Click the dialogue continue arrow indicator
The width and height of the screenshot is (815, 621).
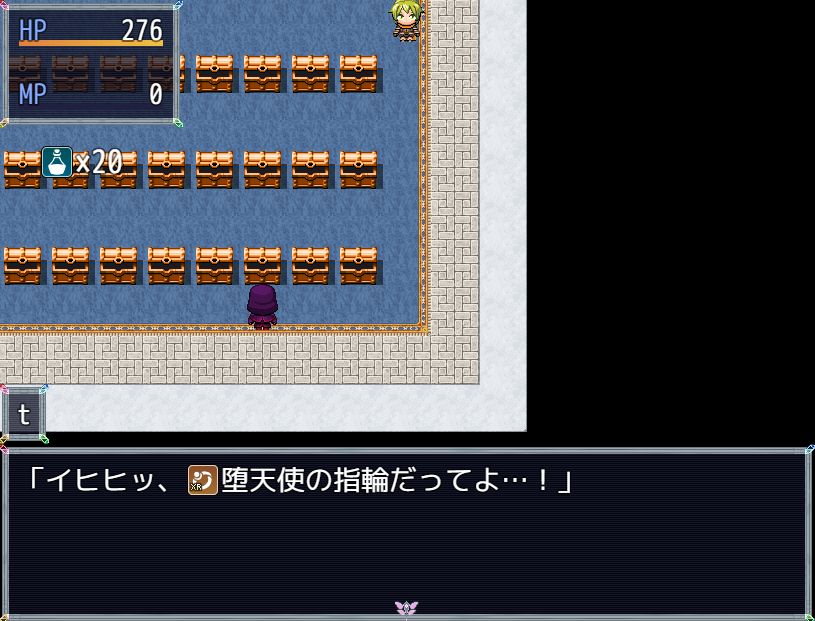point(406,607)
